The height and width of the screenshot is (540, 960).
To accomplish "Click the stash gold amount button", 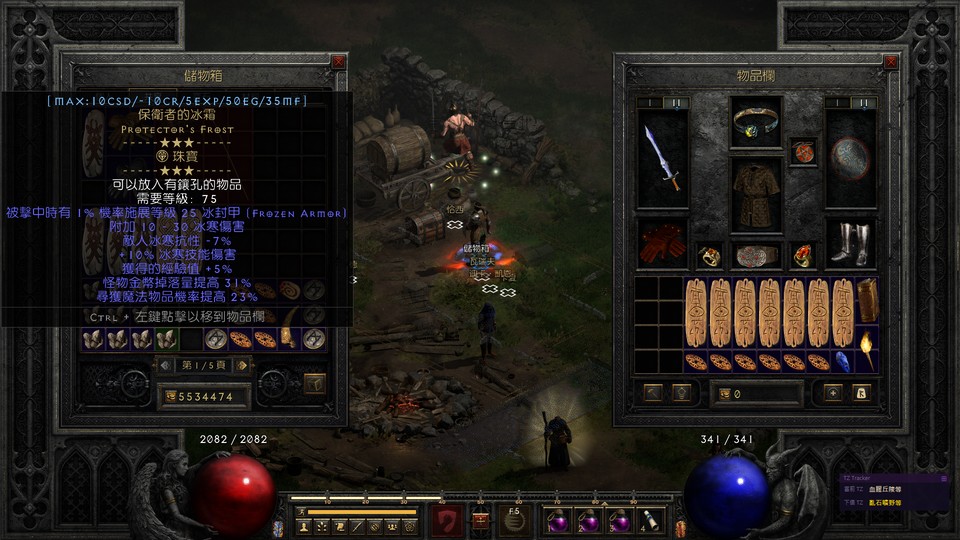I will 170,397.
